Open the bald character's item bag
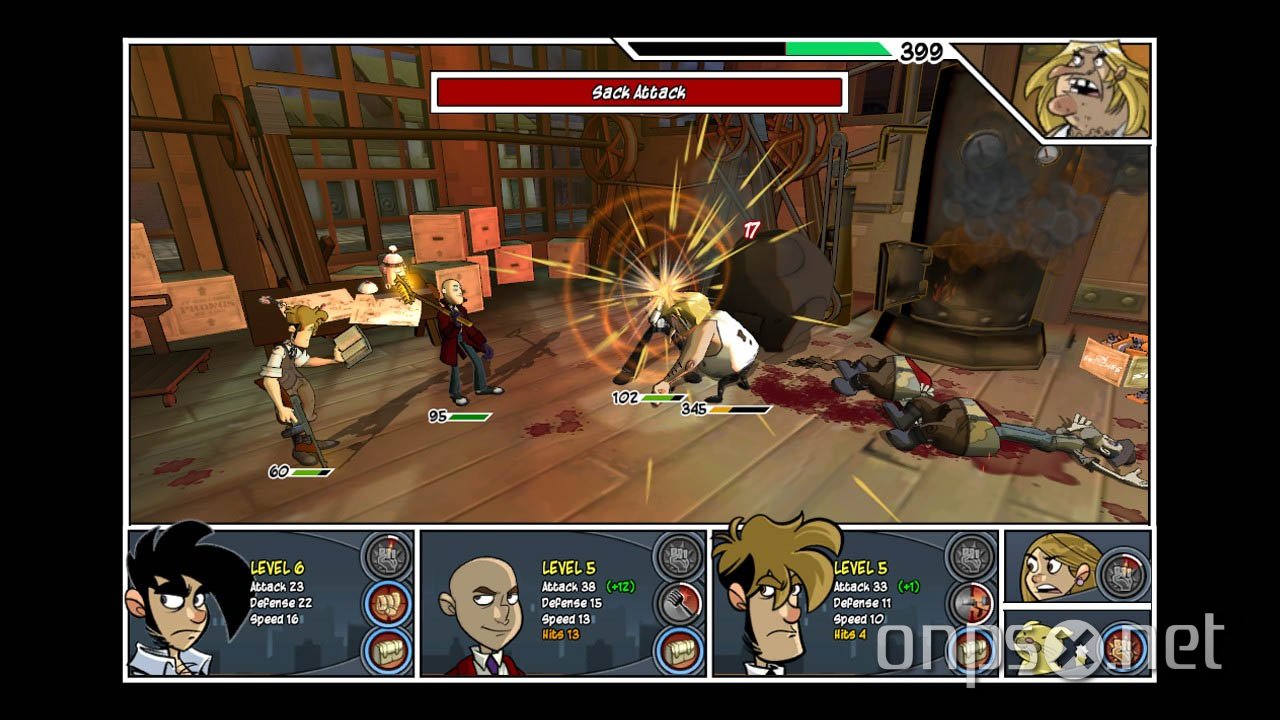 point(679,651)
